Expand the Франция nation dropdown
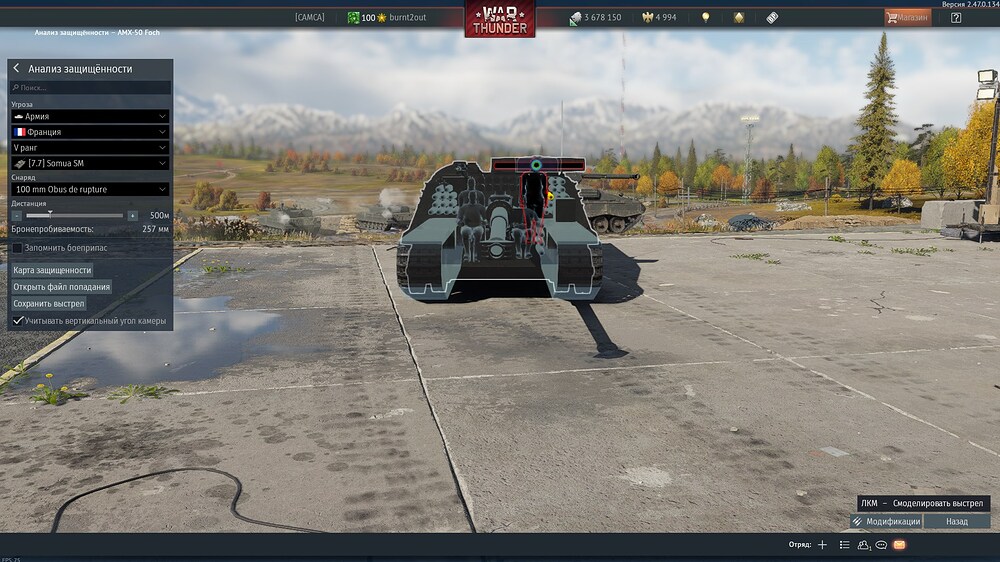 [x=89, y=132]
